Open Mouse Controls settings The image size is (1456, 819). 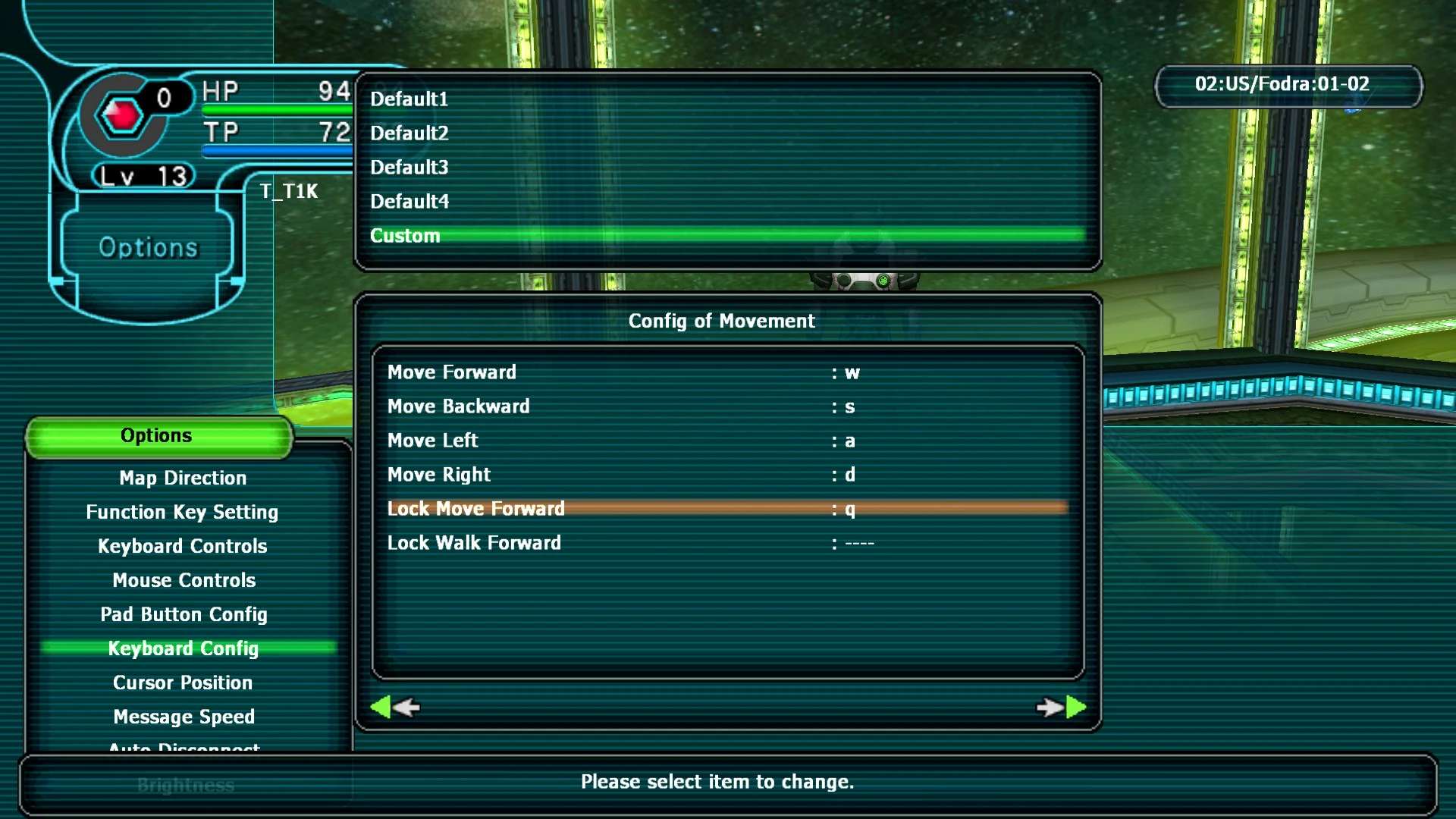tap(184, 579)
